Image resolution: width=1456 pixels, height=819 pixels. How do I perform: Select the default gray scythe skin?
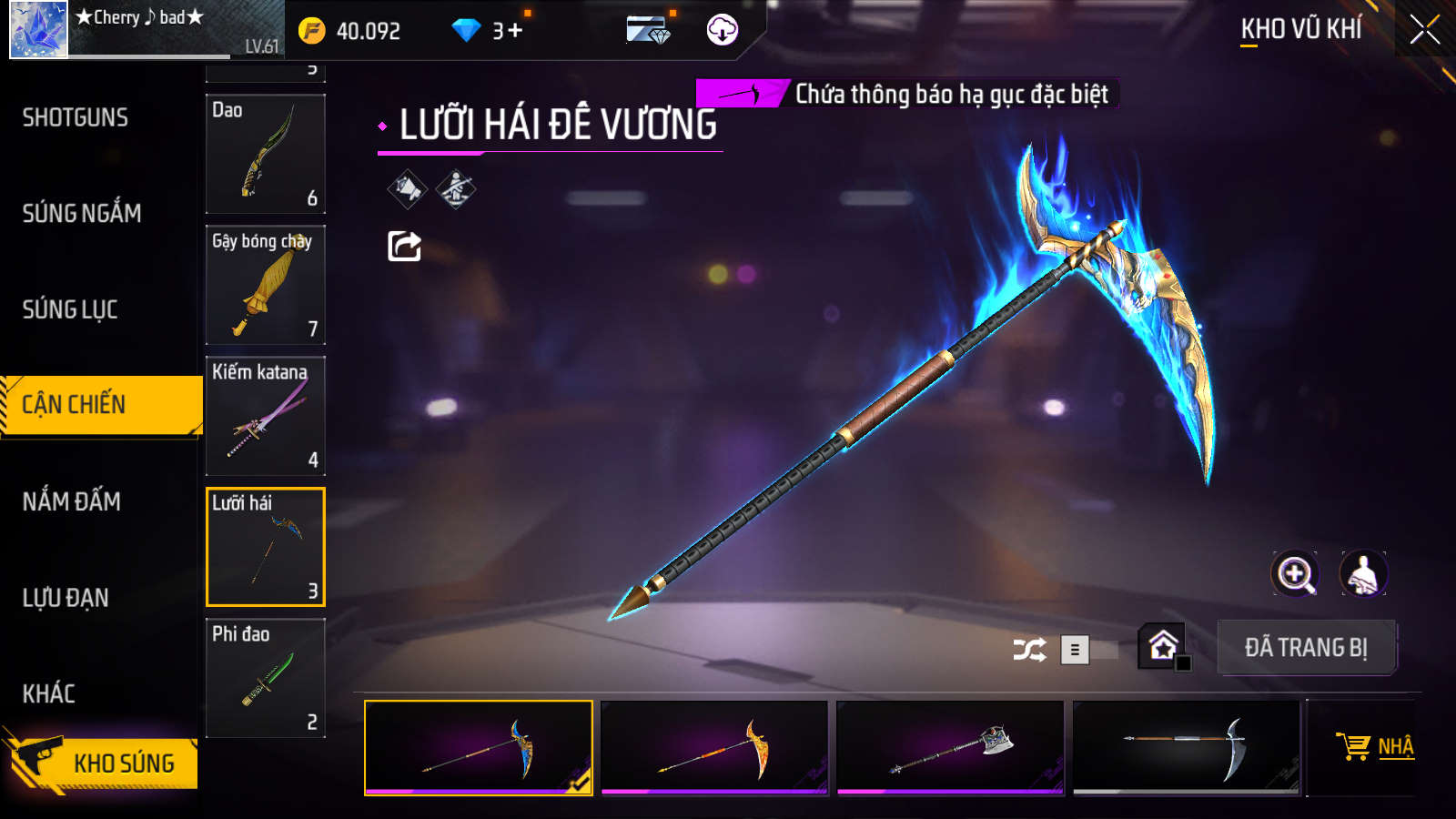click(x=1187, y=747)
